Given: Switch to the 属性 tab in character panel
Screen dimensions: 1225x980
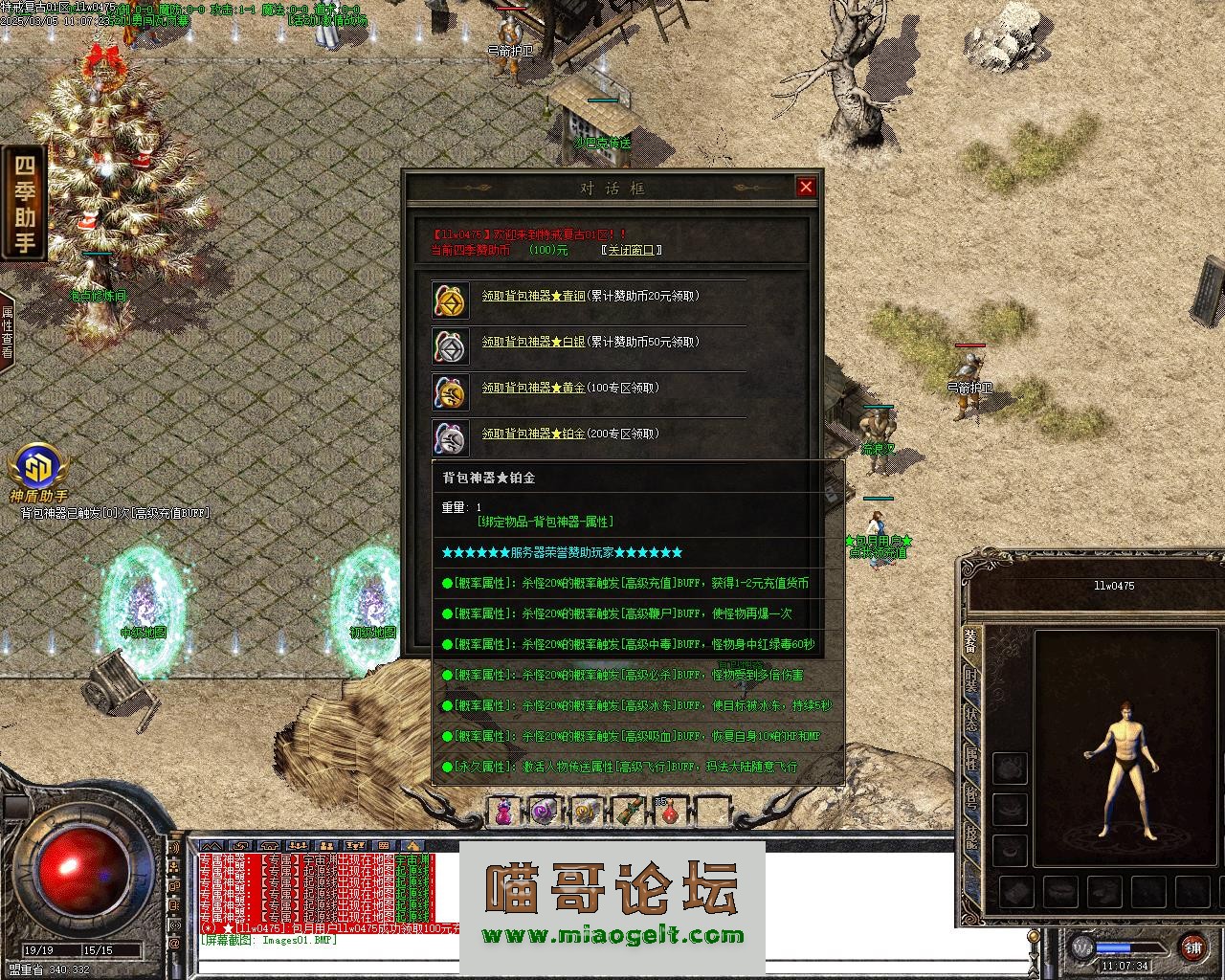Looking at the screenshot, I should (971, 759).
